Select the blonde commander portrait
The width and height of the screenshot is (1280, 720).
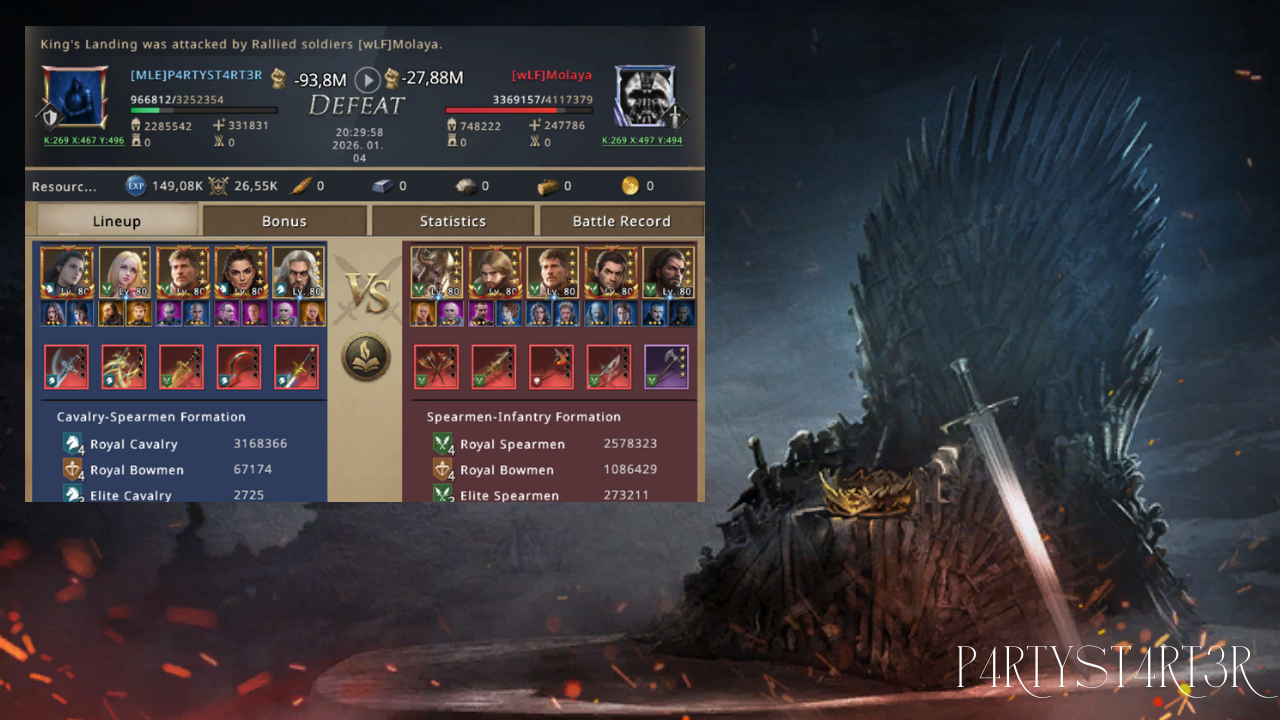click(x=125, y=272)
